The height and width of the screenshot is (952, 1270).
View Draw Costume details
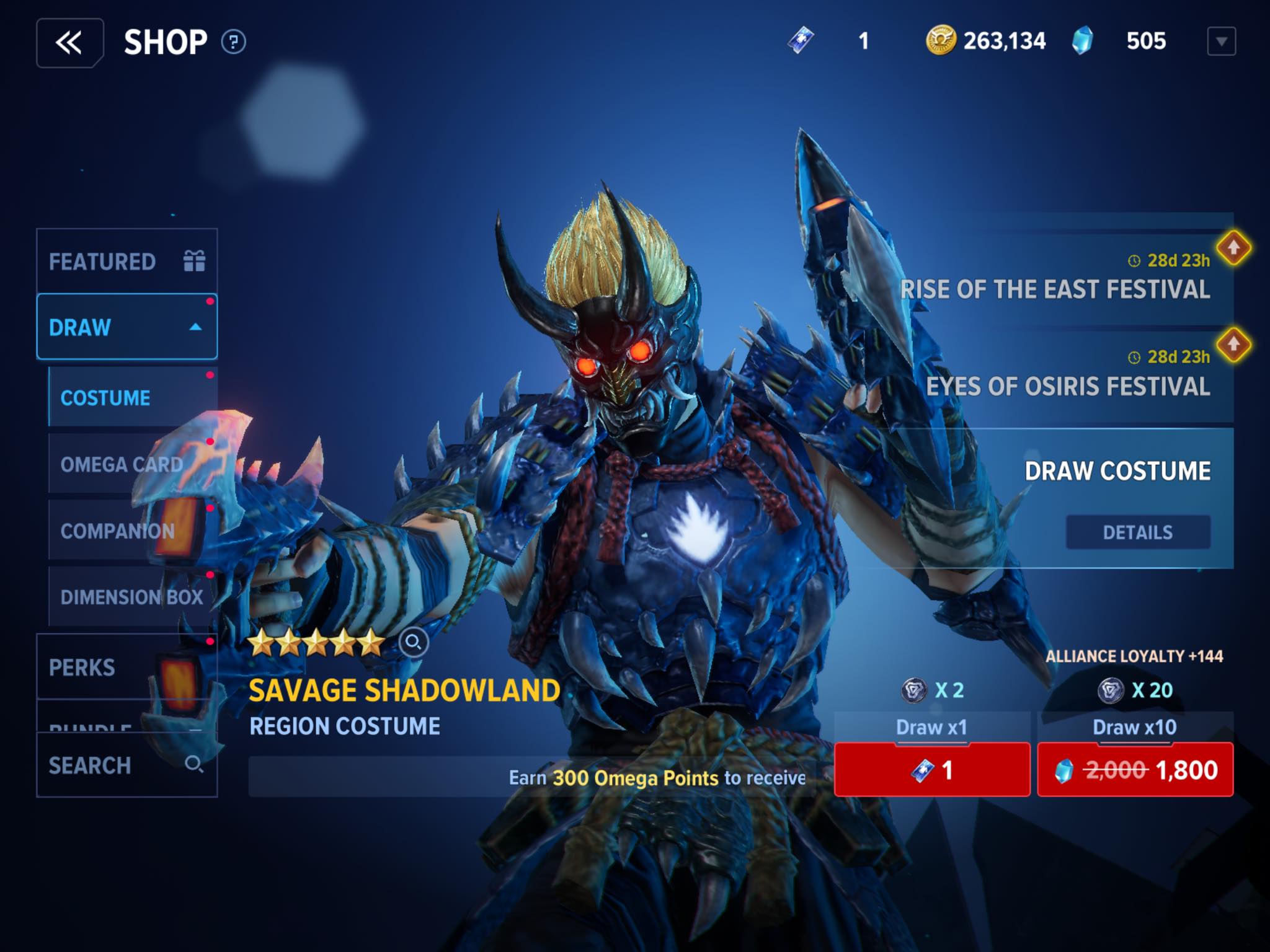1137,532
